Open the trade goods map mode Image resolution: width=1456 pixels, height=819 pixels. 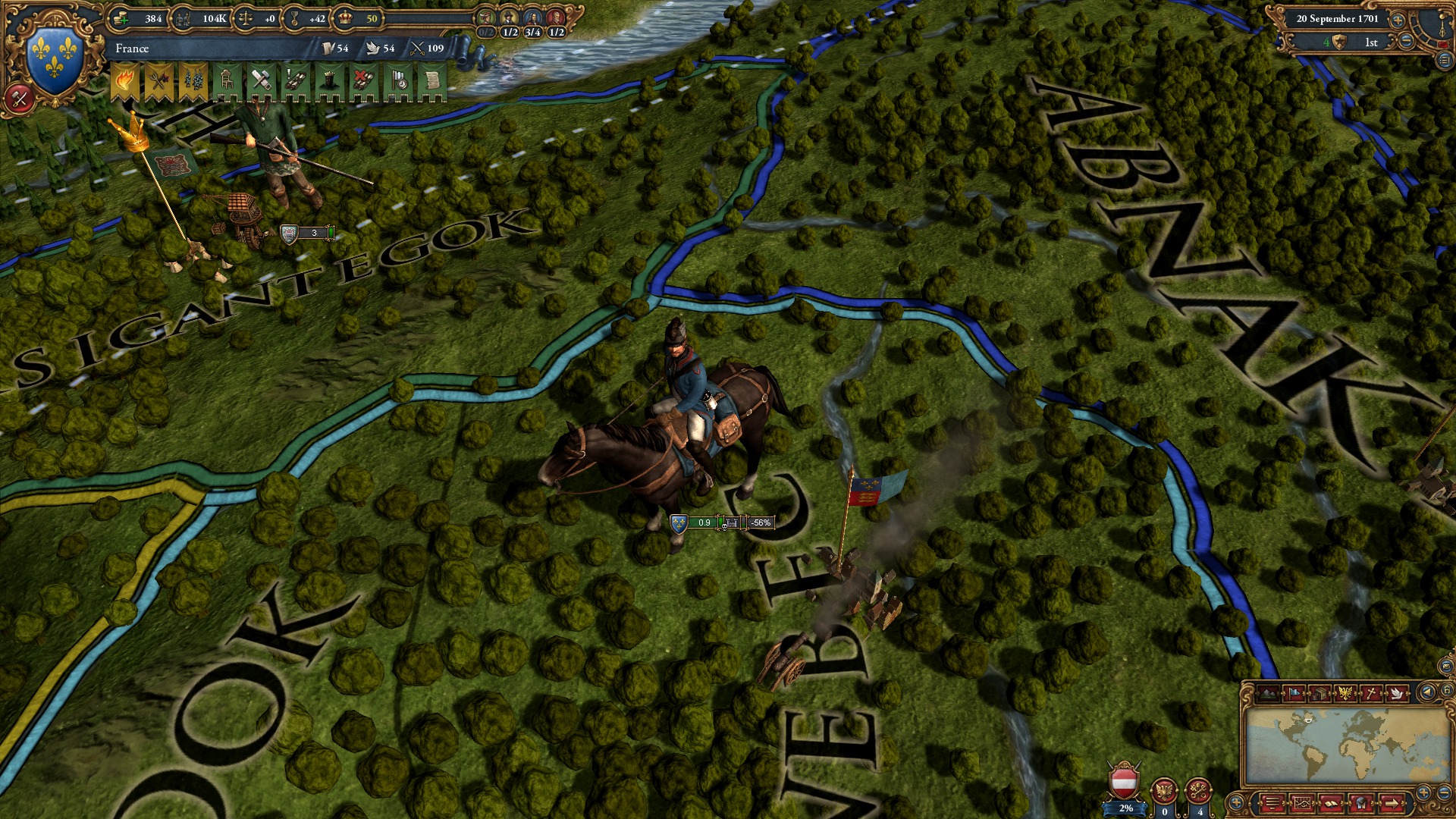pyautogui.click(x=1321, y=693)
